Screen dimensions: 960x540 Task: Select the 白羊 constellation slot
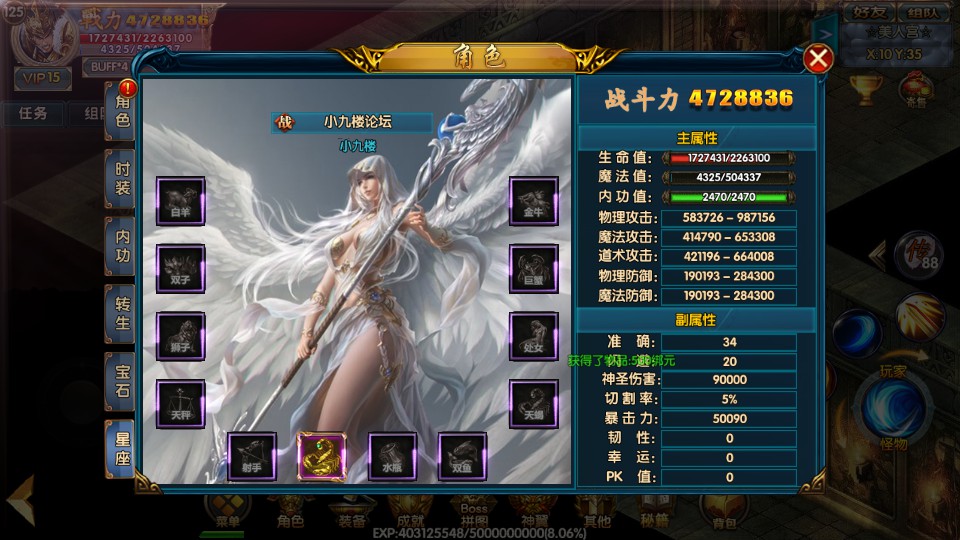pyautogui.click(x=181, y=201)
